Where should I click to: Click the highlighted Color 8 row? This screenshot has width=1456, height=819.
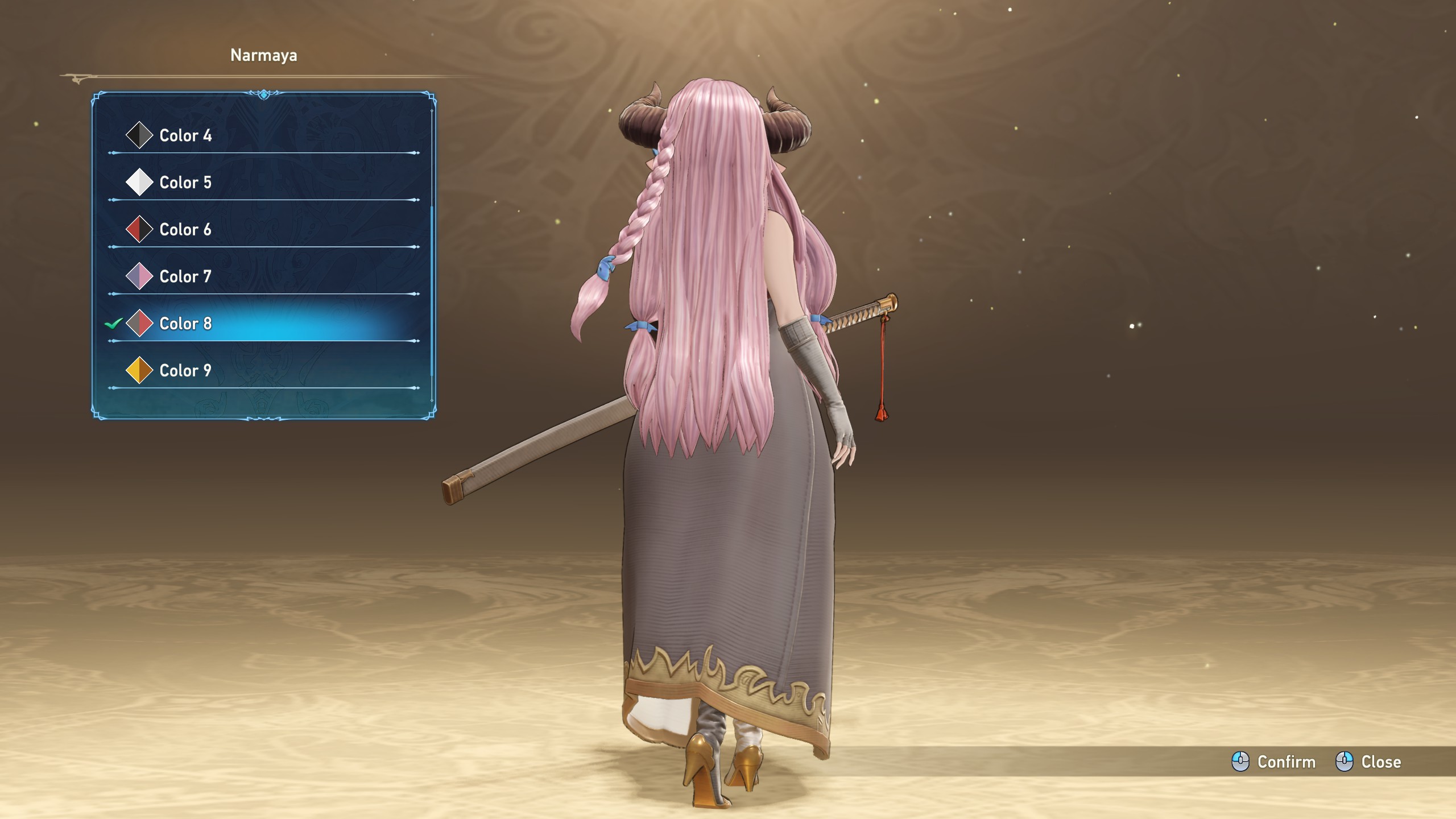[185, 324]
